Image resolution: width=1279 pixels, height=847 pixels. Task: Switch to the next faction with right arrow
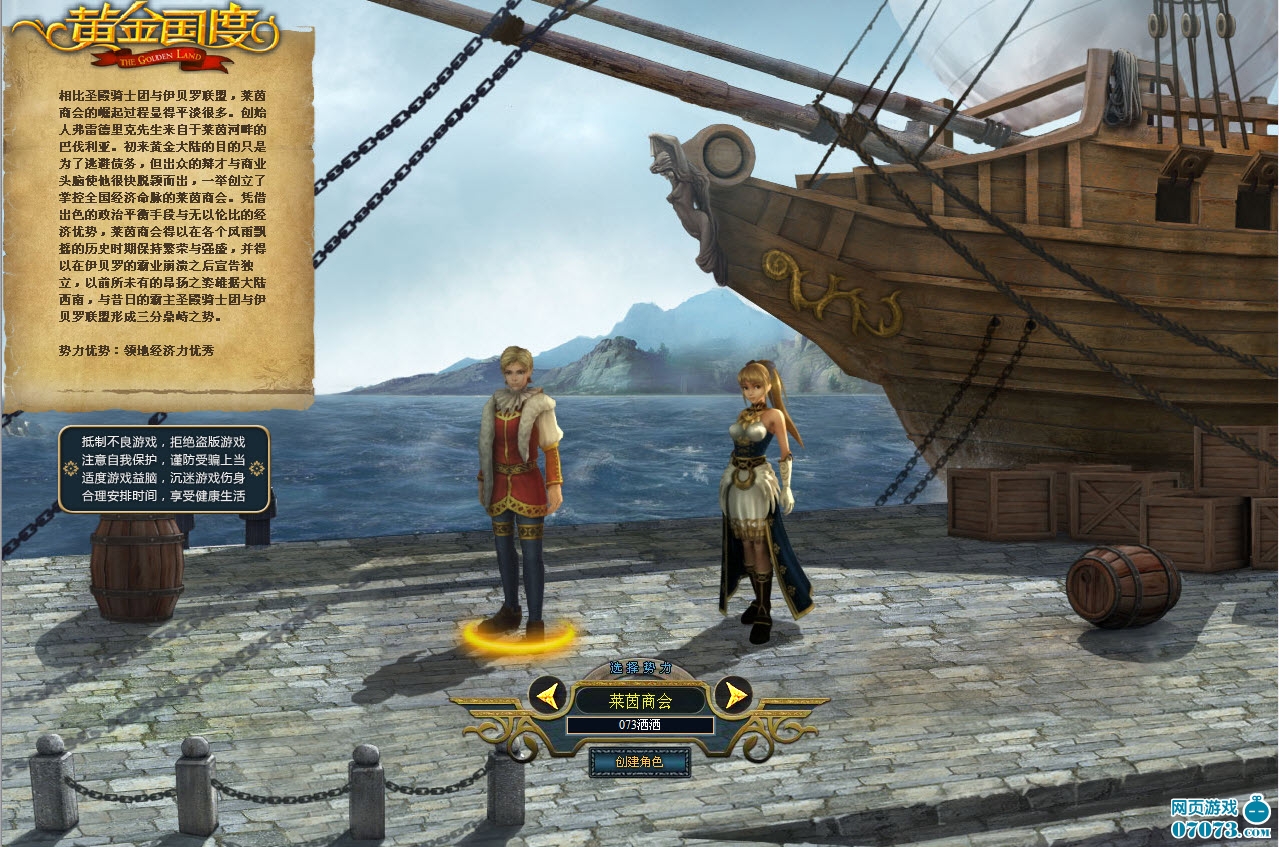734,694
